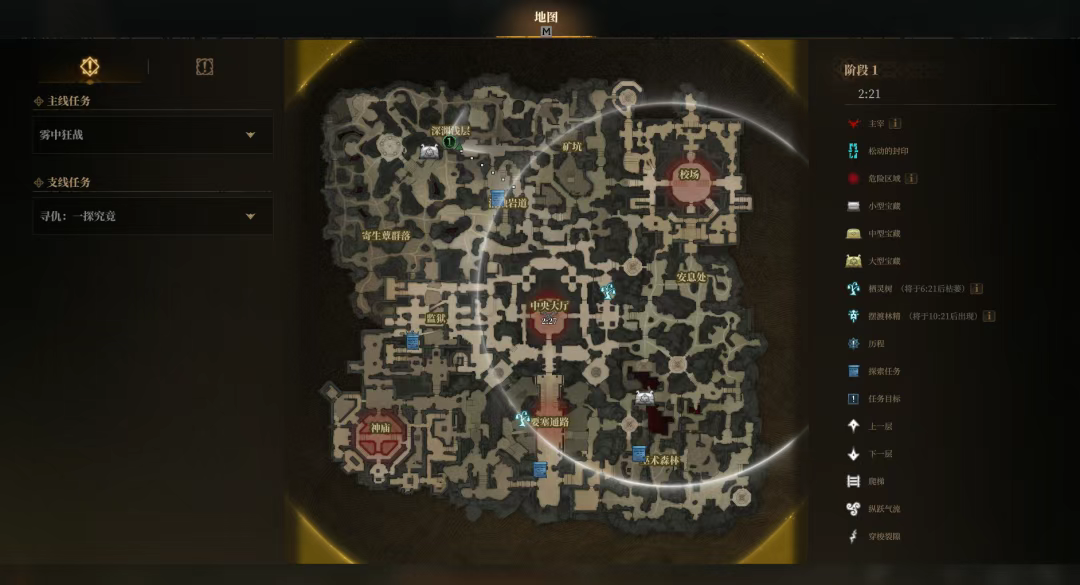1080x585 pixels.
Task: Select the 神庙 red zone marker
Action: tap(381, 430)
